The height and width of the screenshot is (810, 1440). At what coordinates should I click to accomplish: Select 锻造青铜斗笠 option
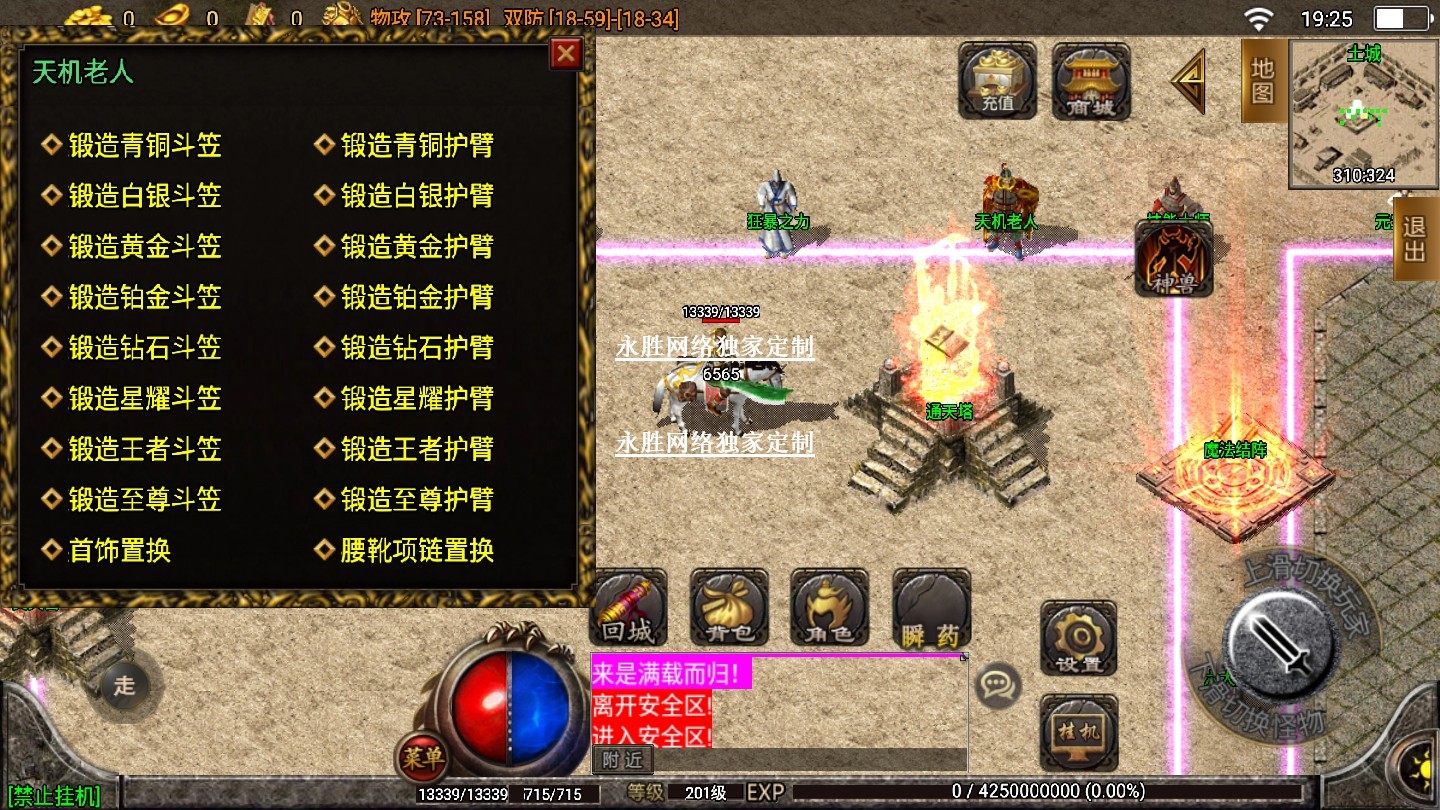point(144,146)
